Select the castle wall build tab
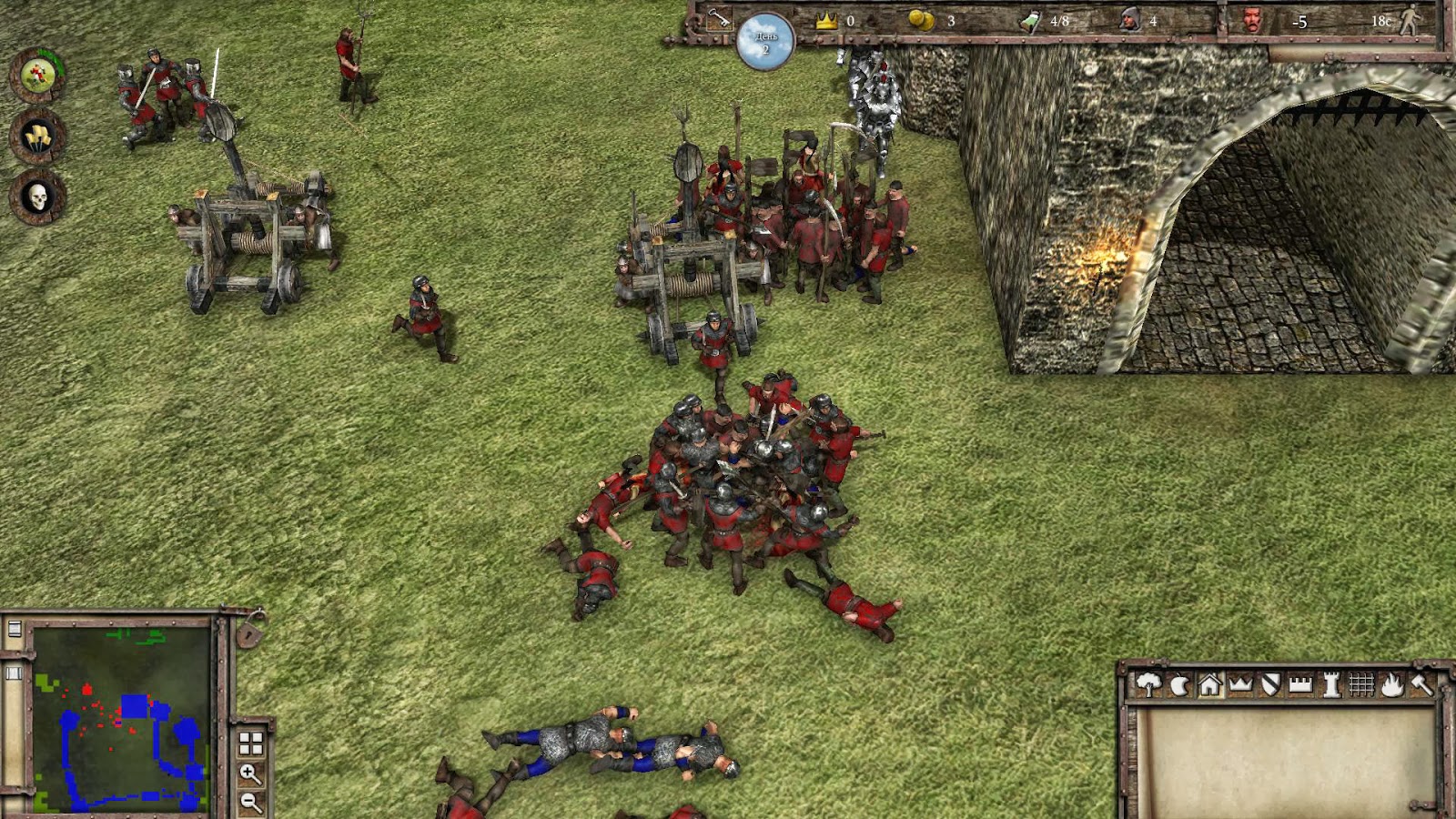Screen dimensions: 1456x819 1300,685
